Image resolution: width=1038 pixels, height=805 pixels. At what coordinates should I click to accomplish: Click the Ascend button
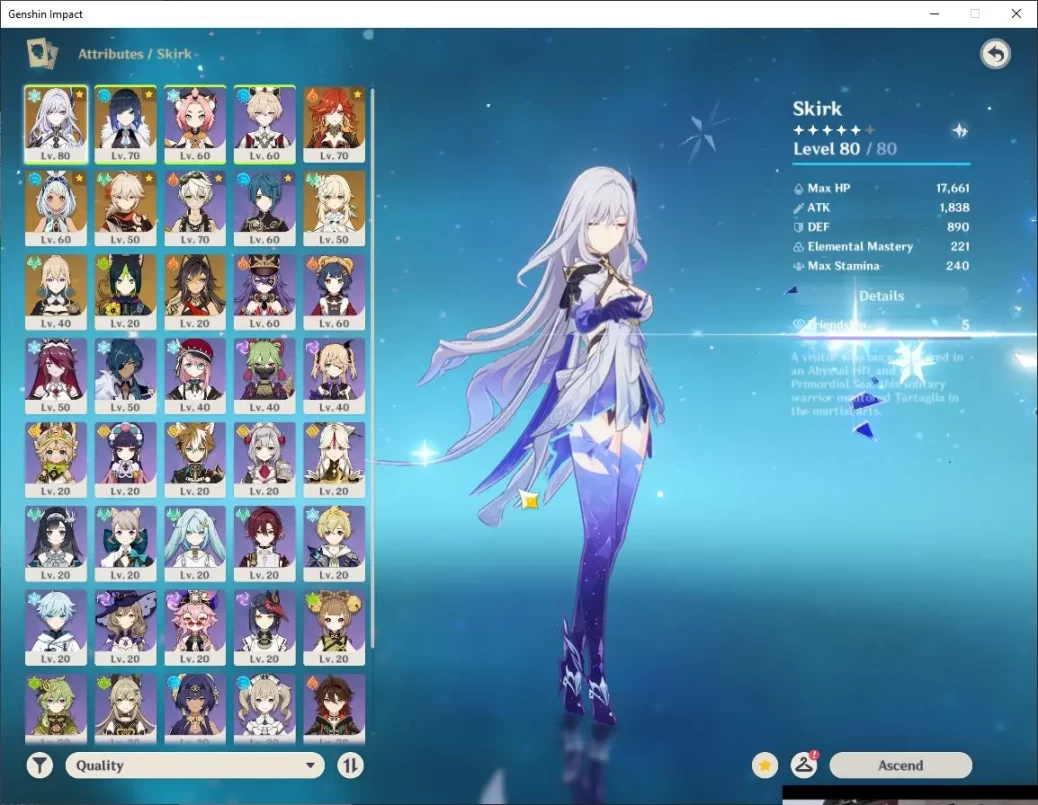pos(900,765)
